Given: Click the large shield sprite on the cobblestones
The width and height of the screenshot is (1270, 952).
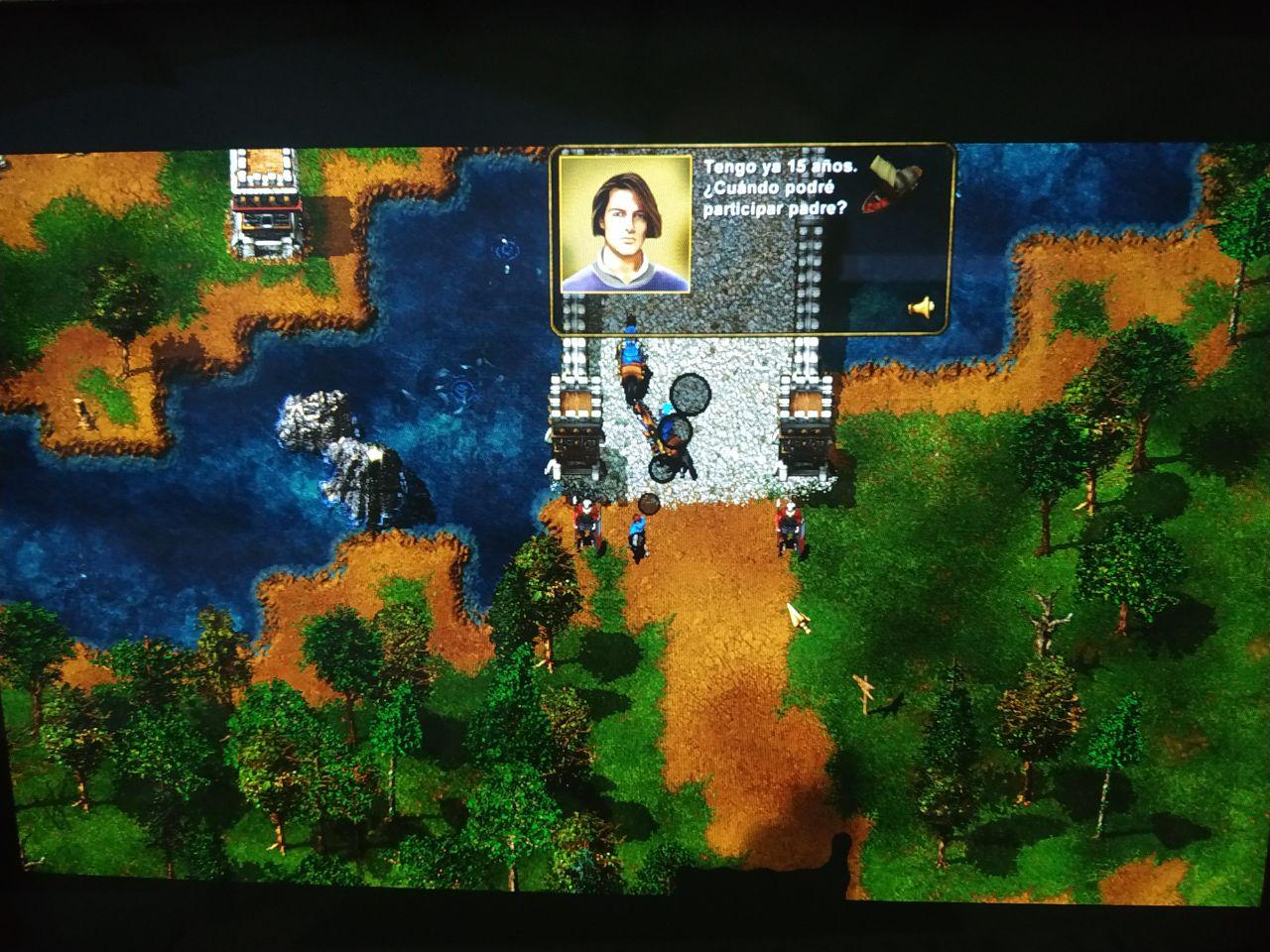Looking at the screenshot, I should [x=690, y=395].
